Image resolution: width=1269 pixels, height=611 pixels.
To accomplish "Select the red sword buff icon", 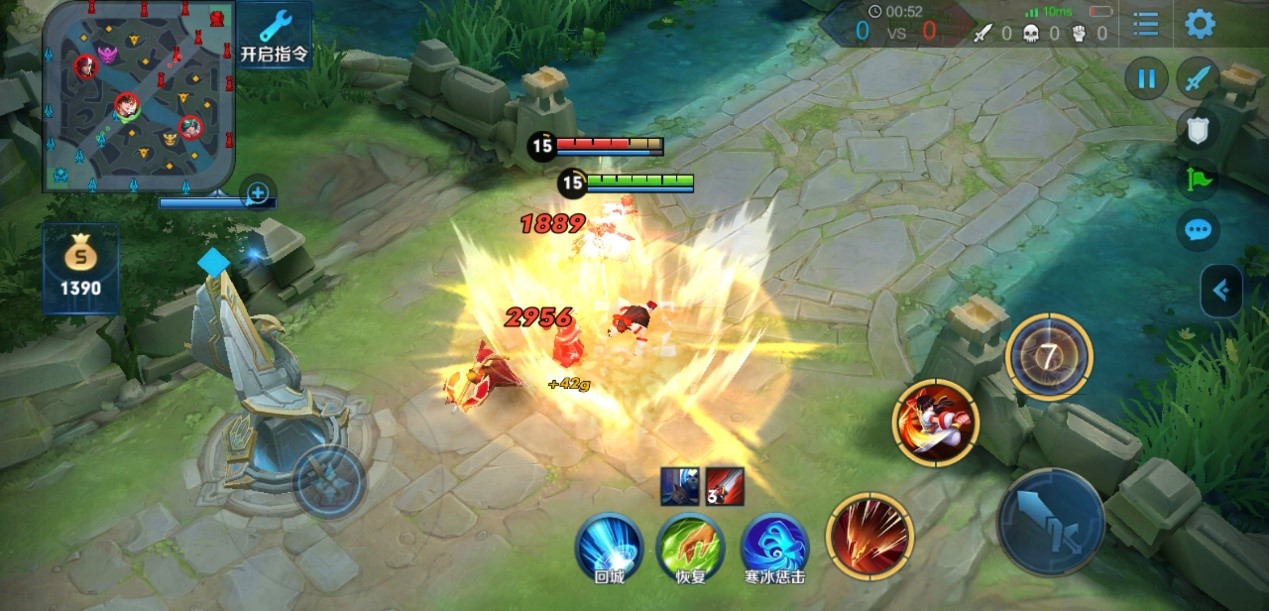I will (x=725, y=486).
